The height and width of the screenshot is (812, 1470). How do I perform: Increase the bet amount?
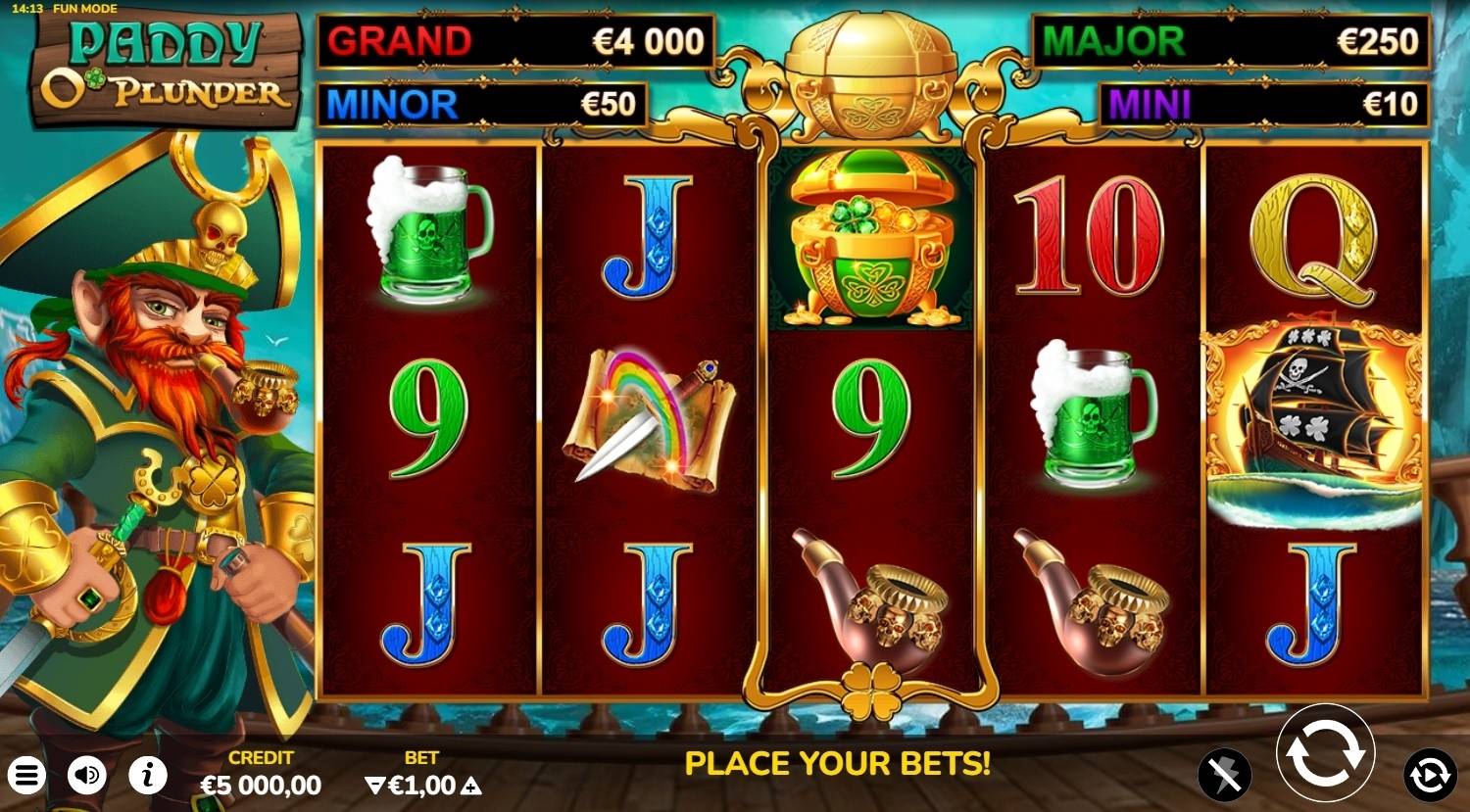471,786
